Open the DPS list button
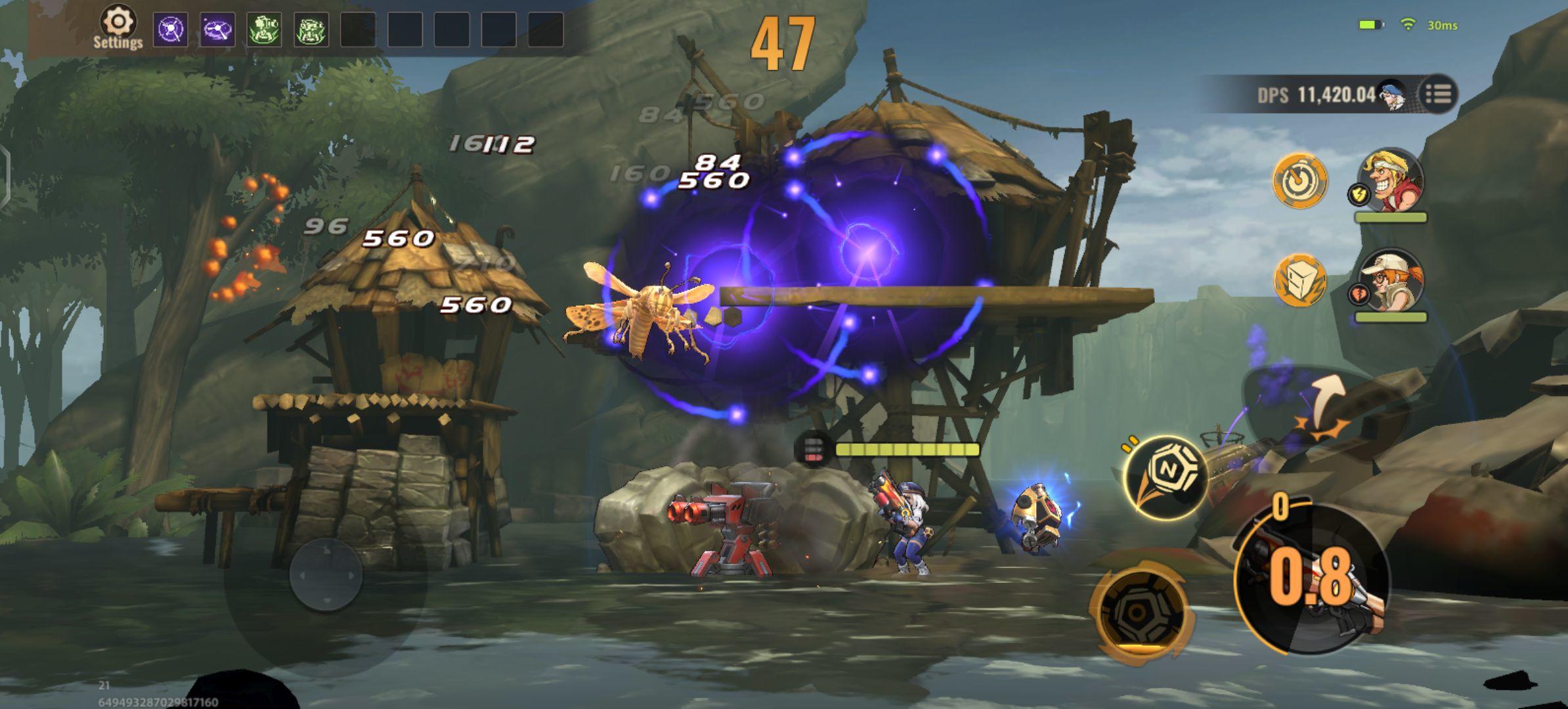The width and height of the screenshot is (1568, 709). click(x=1438, y=95)
